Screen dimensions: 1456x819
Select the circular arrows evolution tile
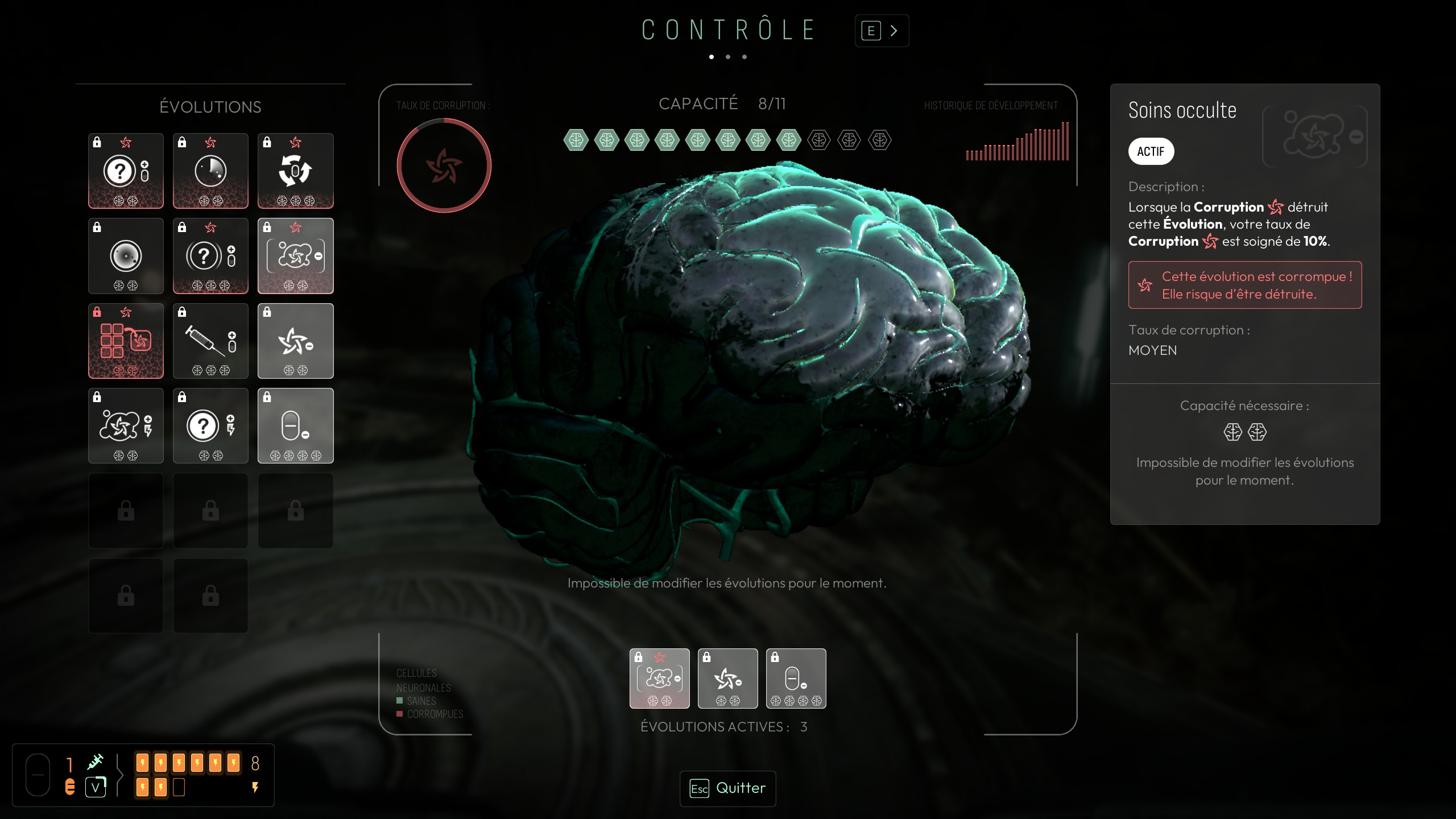point(295,171)
